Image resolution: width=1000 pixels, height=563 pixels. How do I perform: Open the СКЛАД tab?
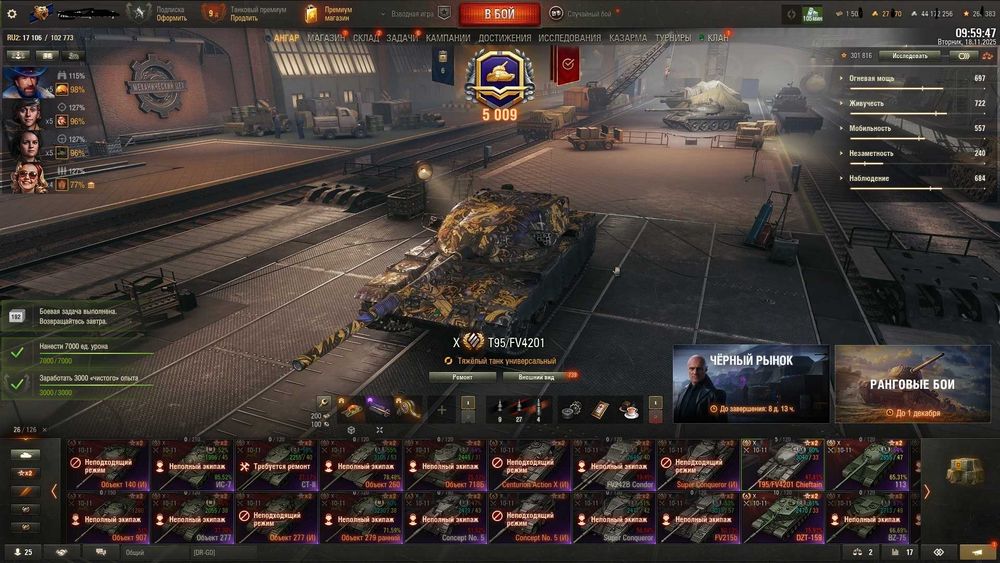pos(366,38)
